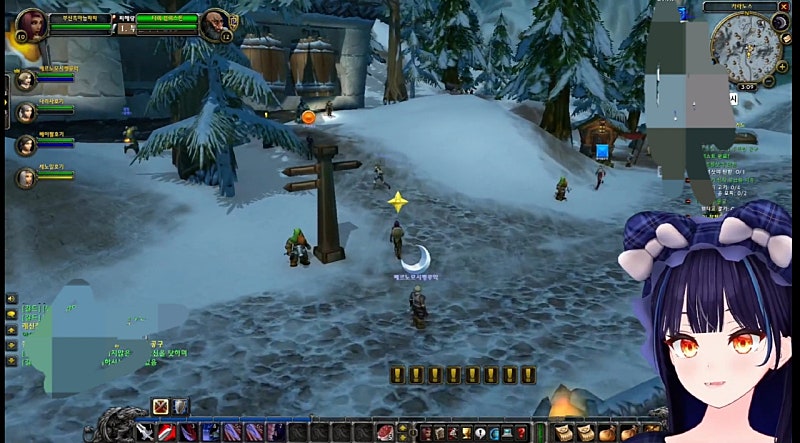
Task: Click the chat log window
Action: 100,332
